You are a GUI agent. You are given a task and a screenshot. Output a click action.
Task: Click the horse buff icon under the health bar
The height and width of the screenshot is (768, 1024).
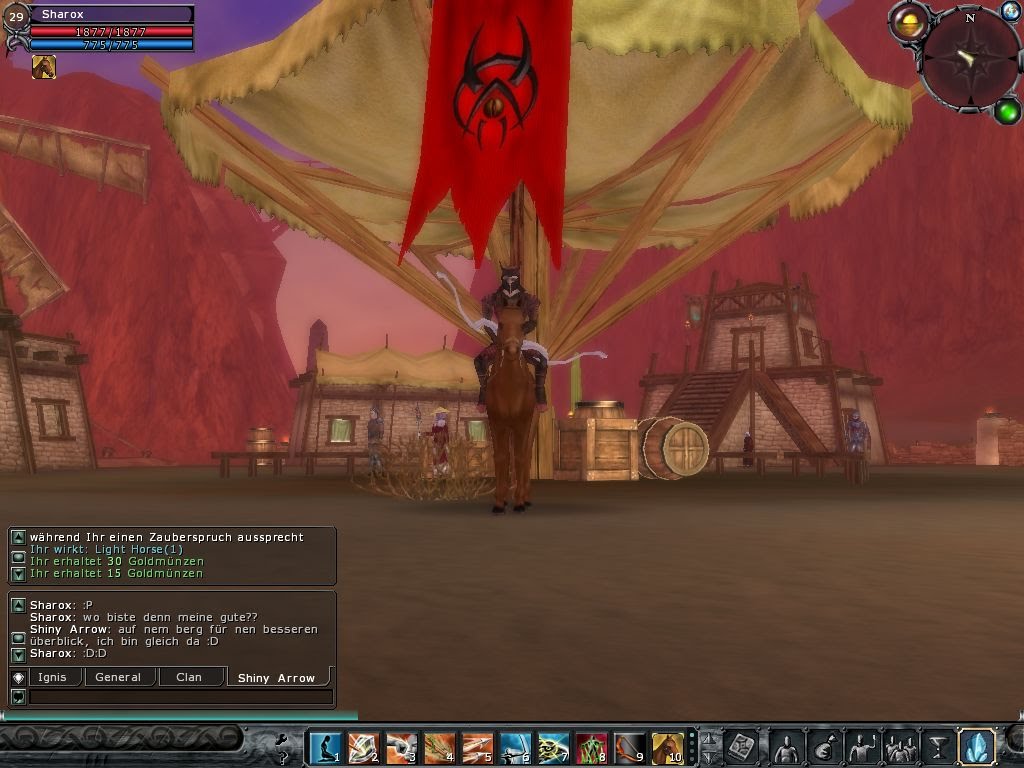(x=44, y=67)
